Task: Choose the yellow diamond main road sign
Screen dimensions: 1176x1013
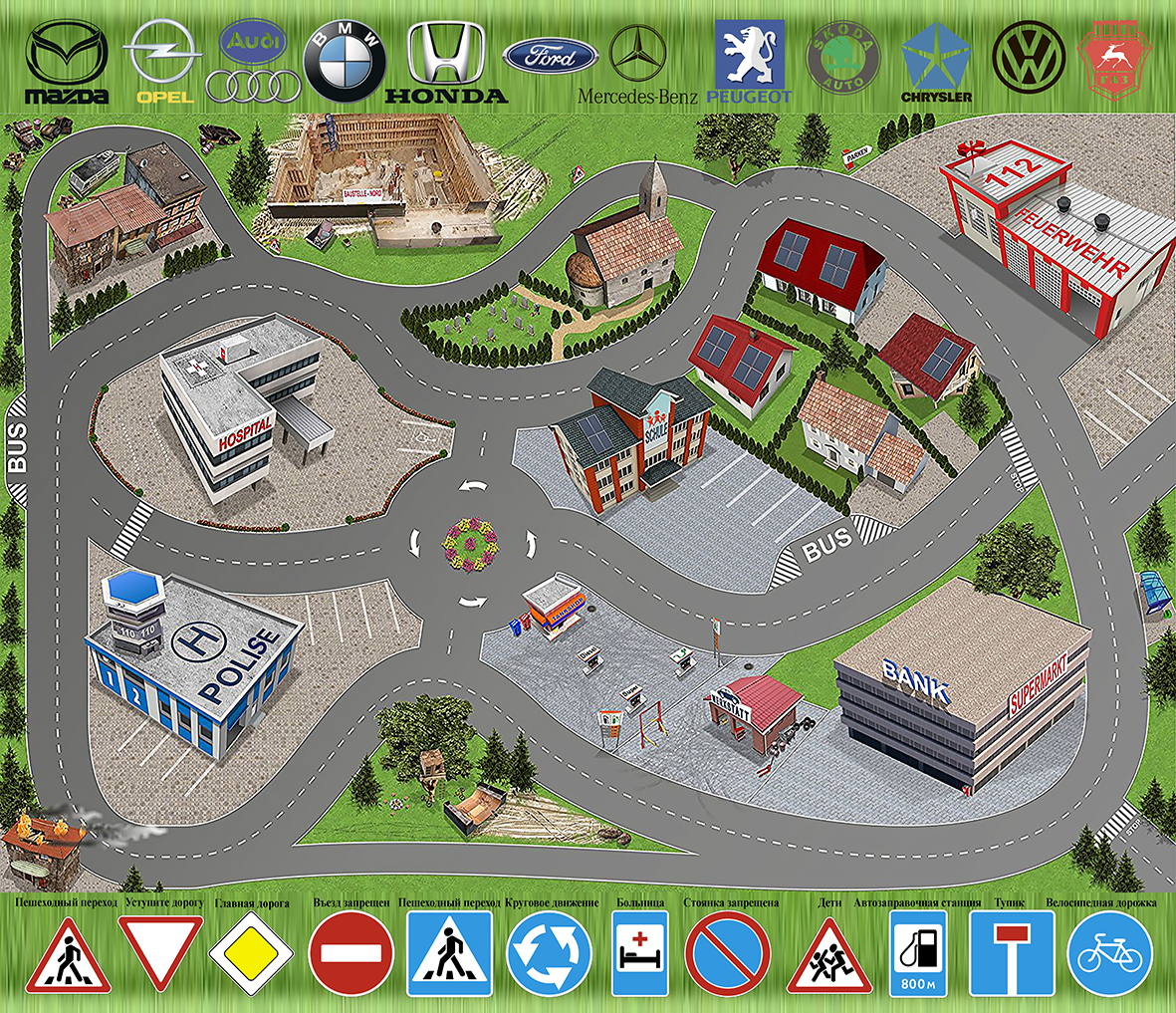Action: 252,954
